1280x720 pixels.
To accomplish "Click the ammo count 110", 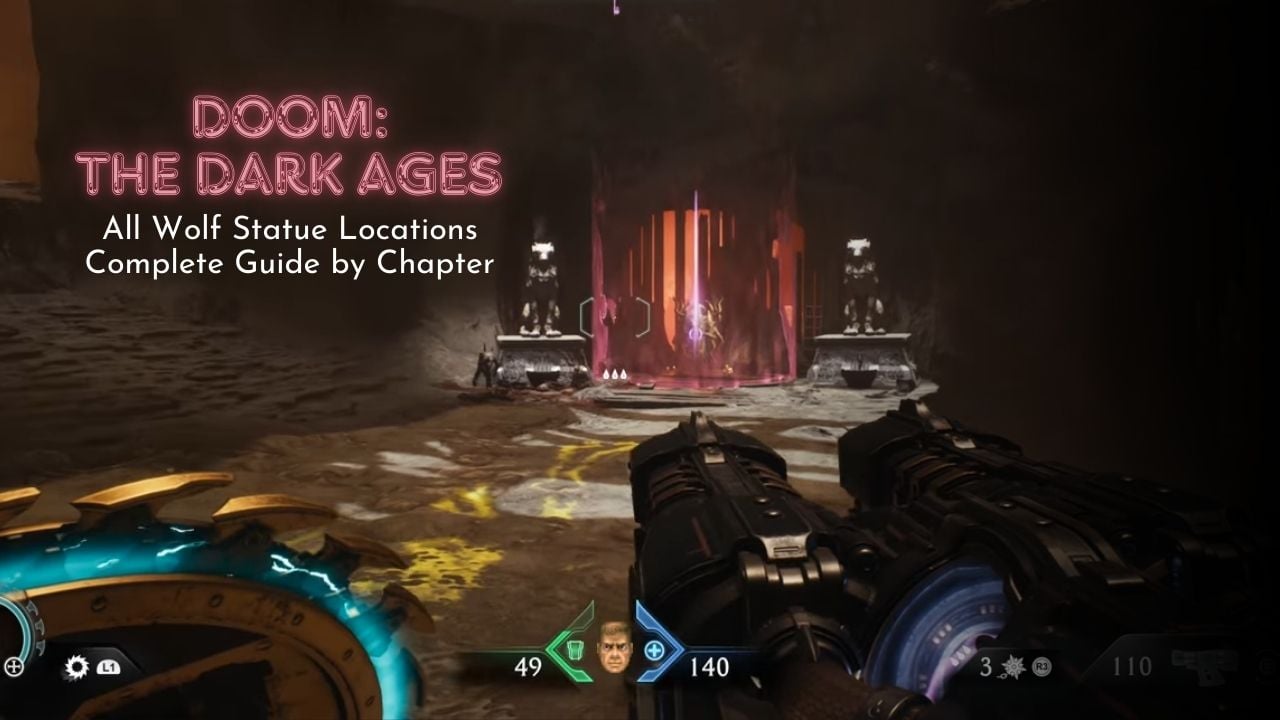I will pyautogui.click(x=1130, y=665).
